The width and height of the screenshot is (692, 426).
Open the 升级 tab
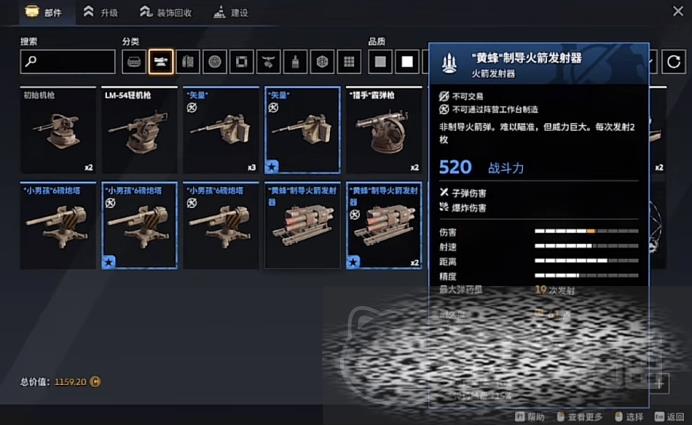pyautogui.click(x=101, y=12)
